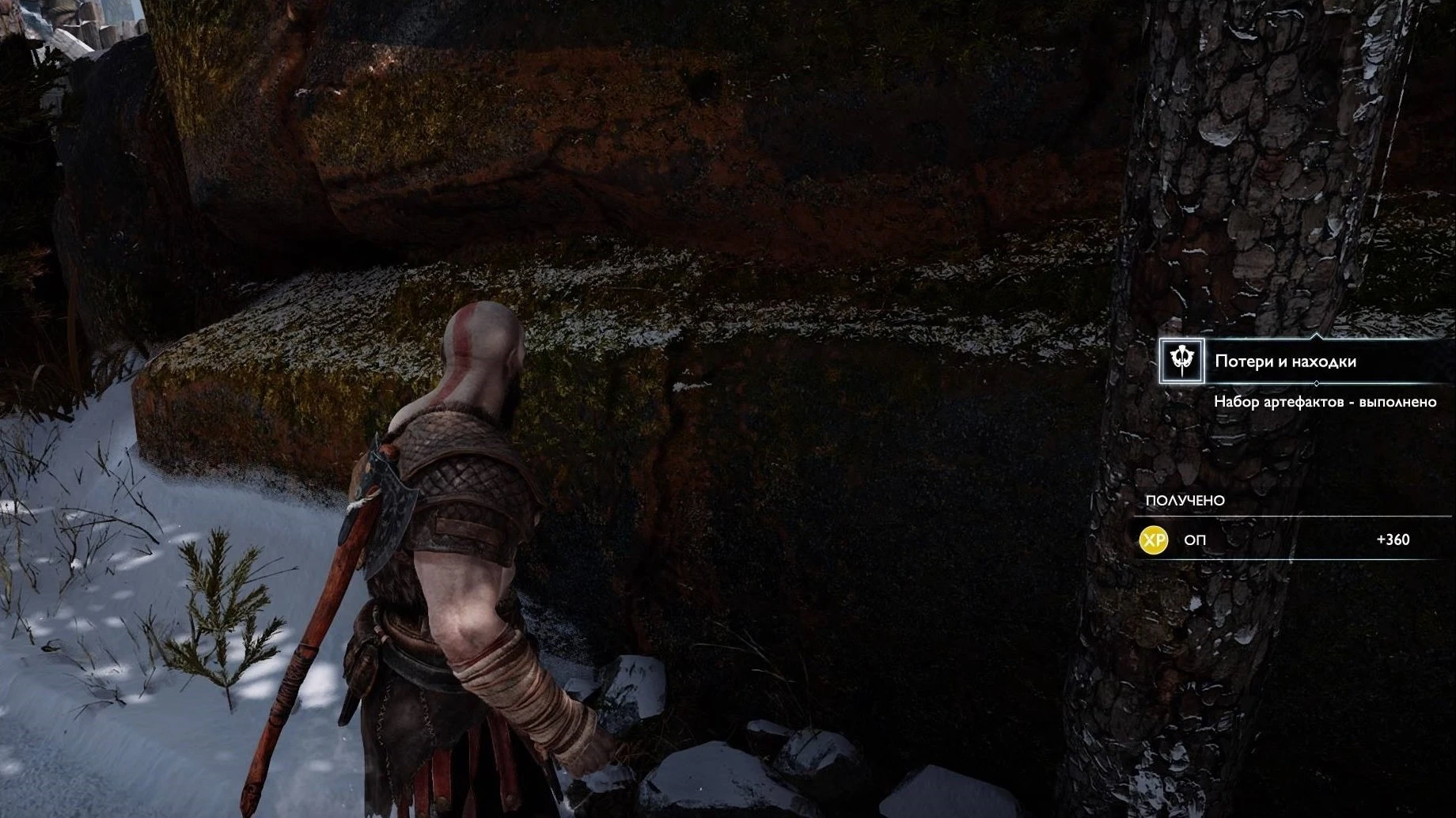Toggle the ПОЛУЧЕНО rewards section
The image size is (1456, 818).
[x=1185, y=500]
